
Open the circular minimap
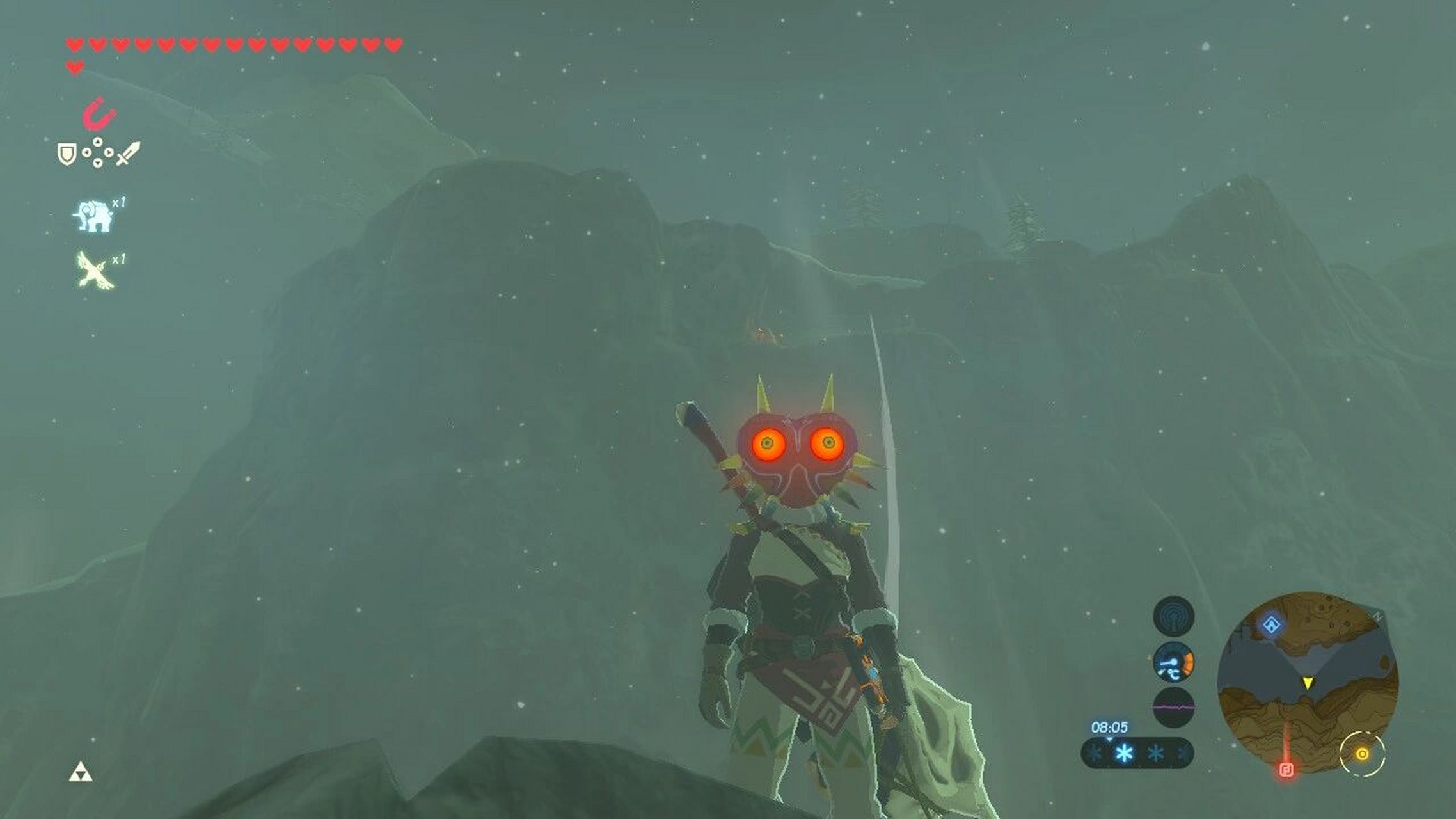(1307, 681)
